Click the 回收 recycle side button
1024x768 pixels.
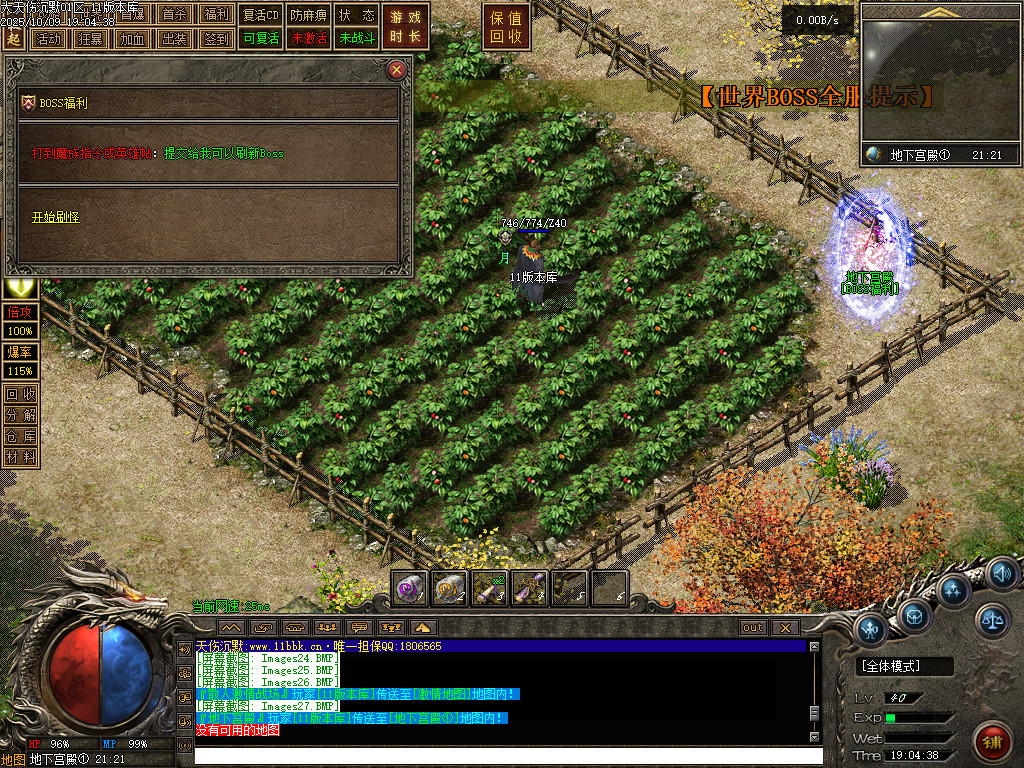[x=21, y=393]
